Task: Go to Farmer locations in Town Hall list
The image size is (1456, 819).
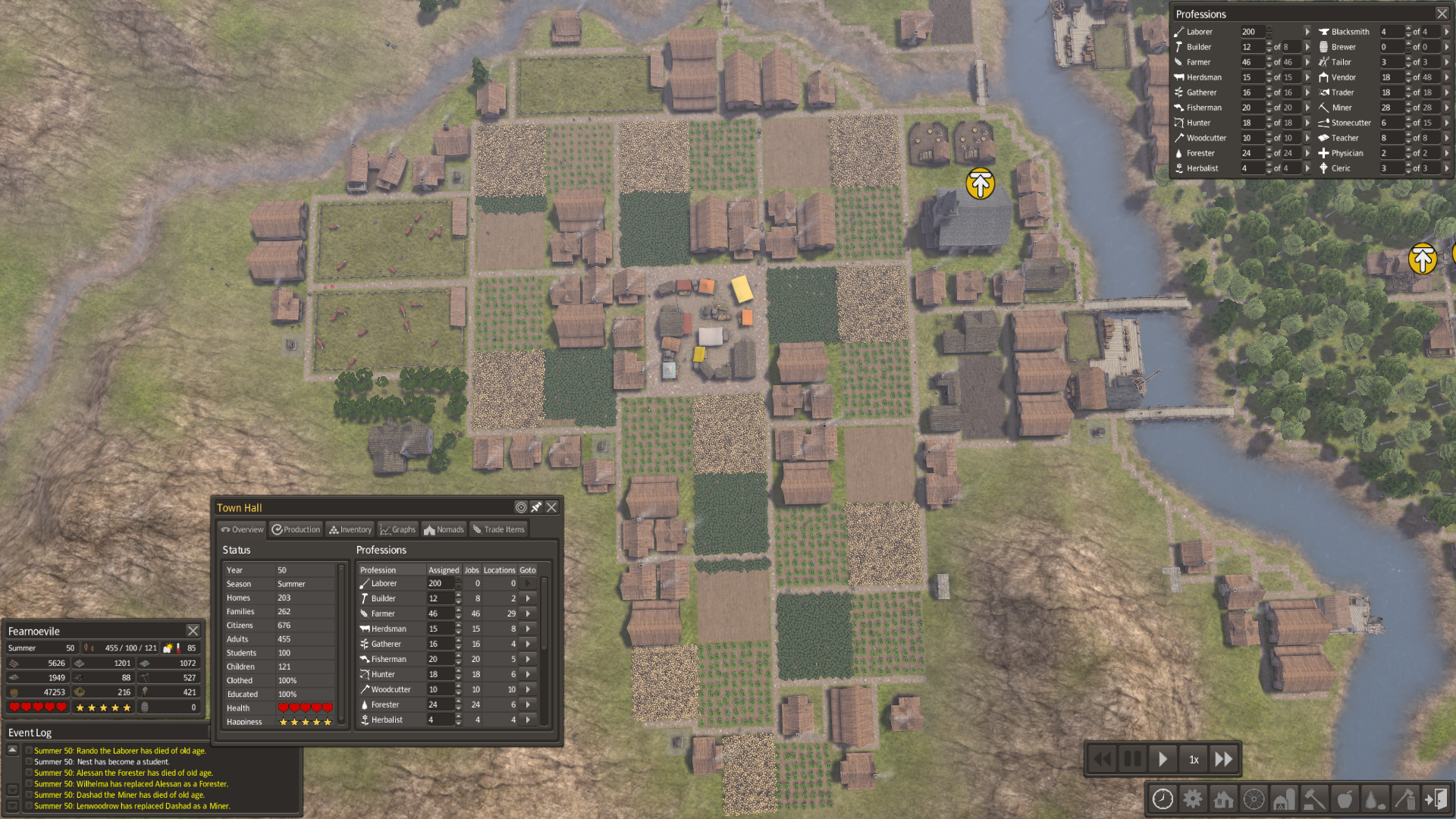Action: point(528,613)
